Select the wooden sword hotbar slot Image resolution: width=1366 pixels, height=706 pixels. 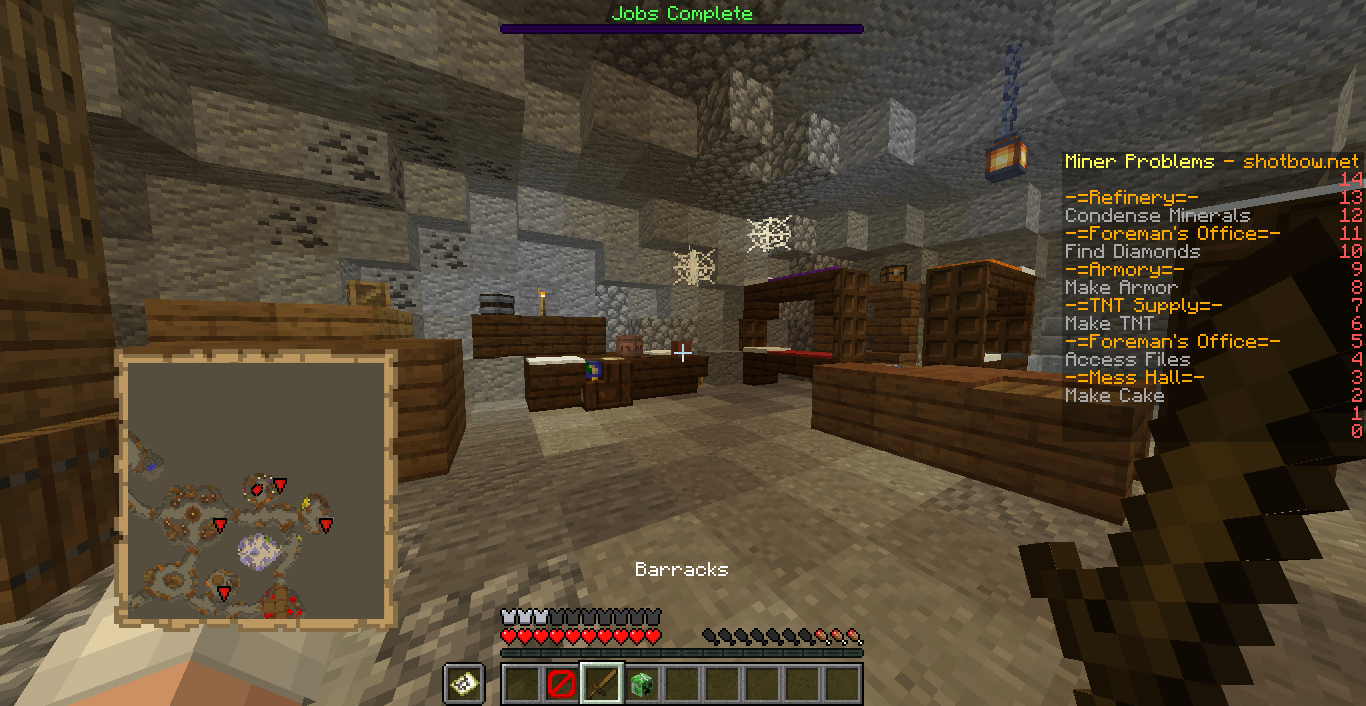pos(602,684)
